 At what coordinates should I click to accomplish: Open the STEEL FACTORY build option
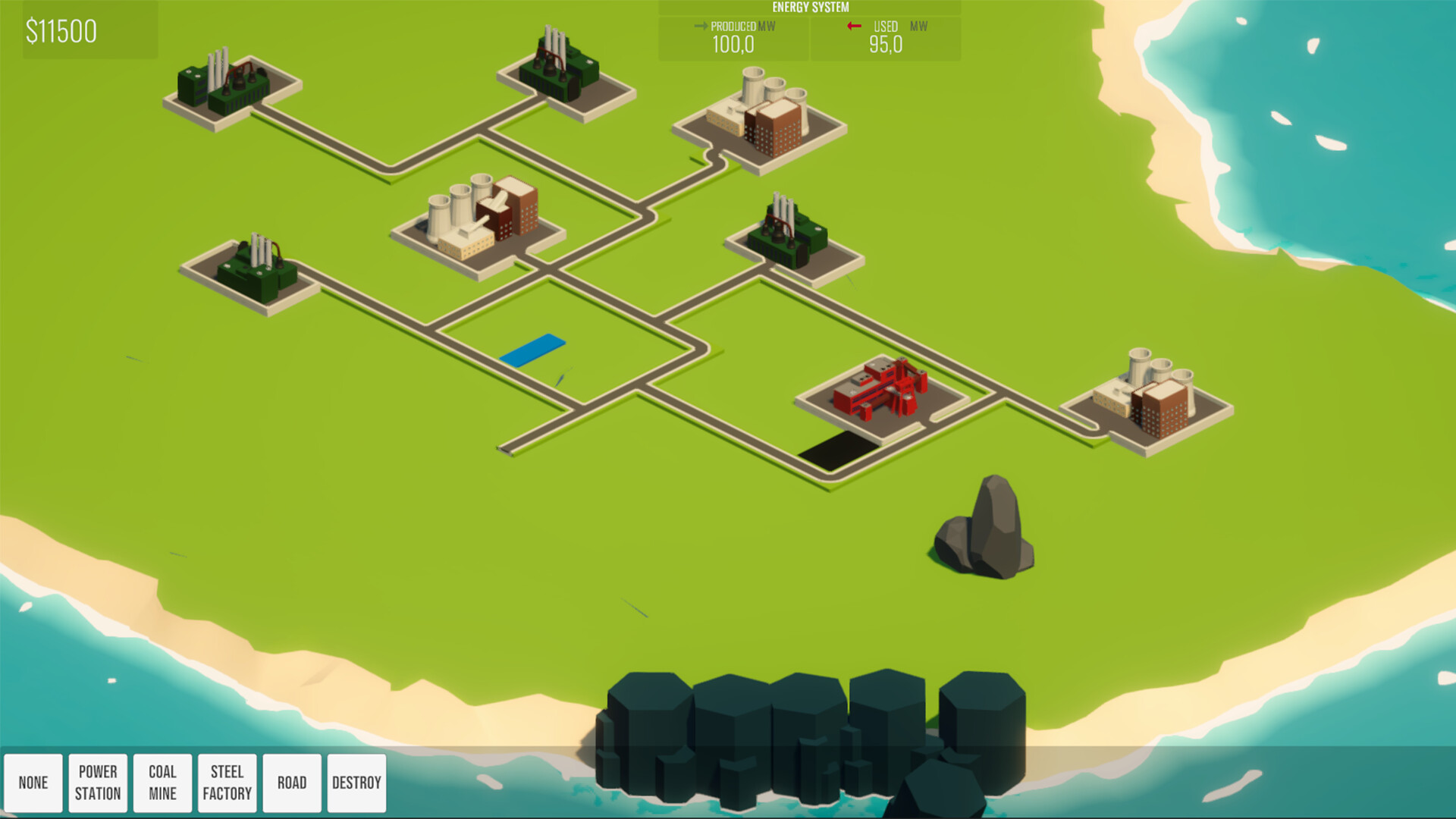tap(227, 782)
